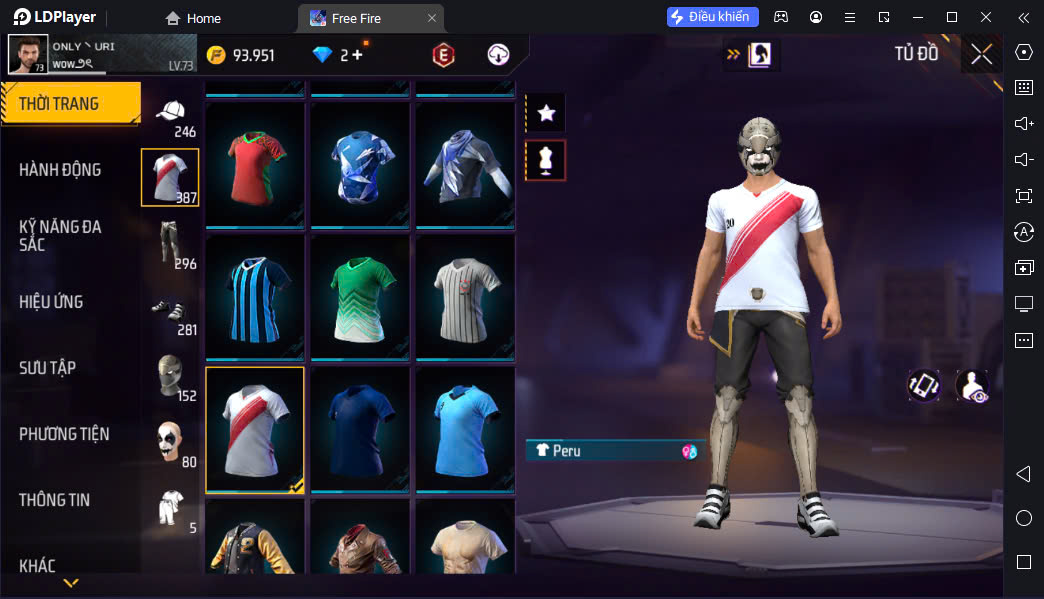The height and width of the screenshot is (599, 1044).
Task: Close the wardrobe with the X button
Action: tap(981, 55)
